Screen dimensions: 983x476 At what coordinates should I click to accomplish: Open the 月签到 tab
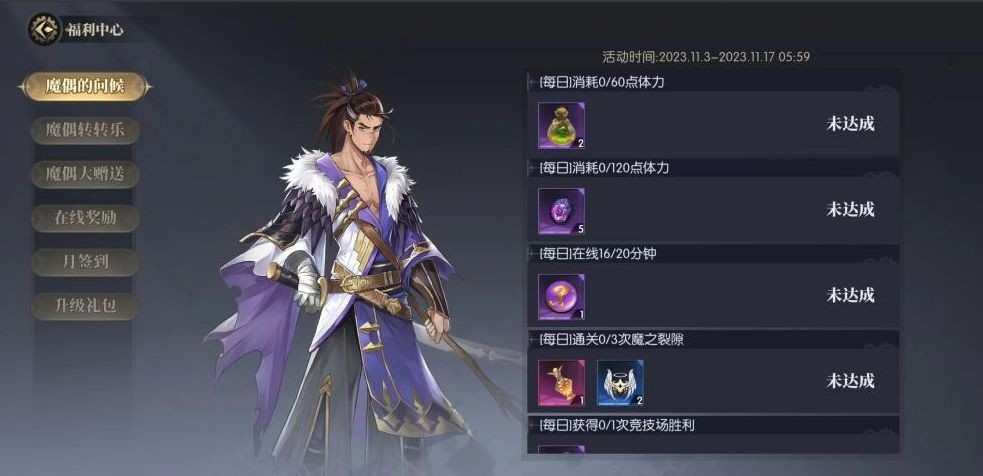84,262
